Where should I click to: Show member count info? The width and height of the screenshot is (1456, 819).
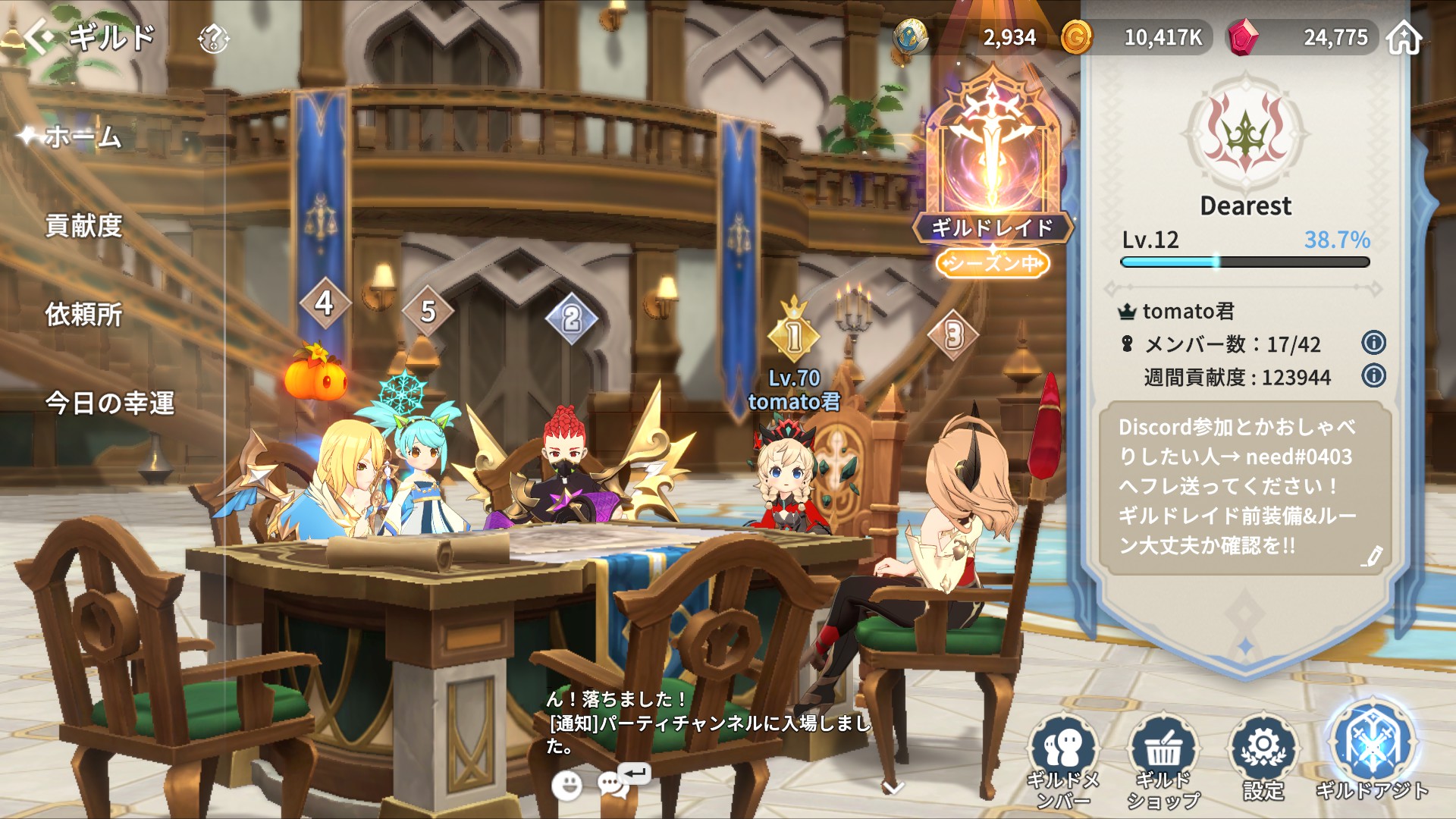(1373, 343)
